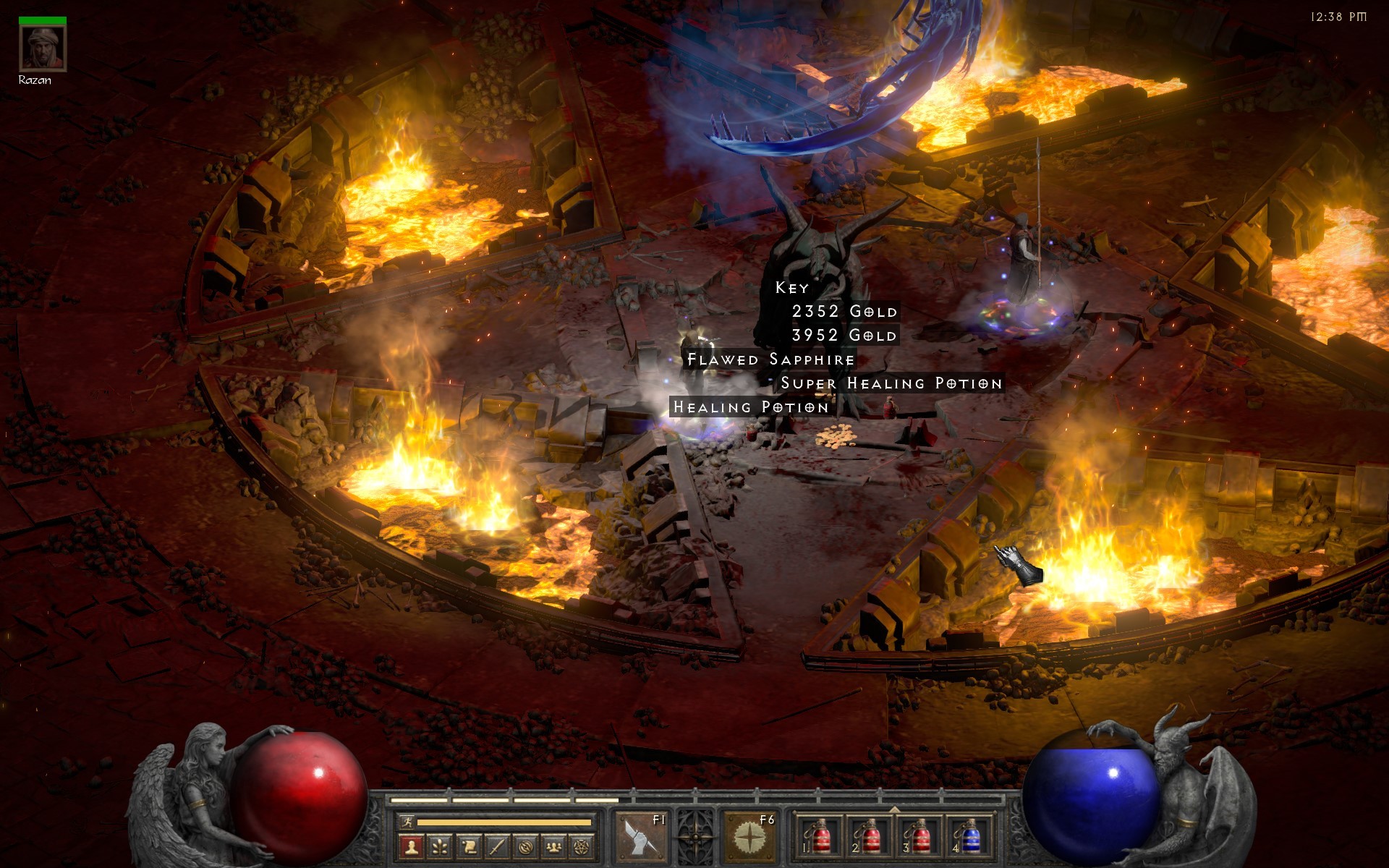1389x868 pixels.
Task: Toggle run/walk mode
Action: 407,824
